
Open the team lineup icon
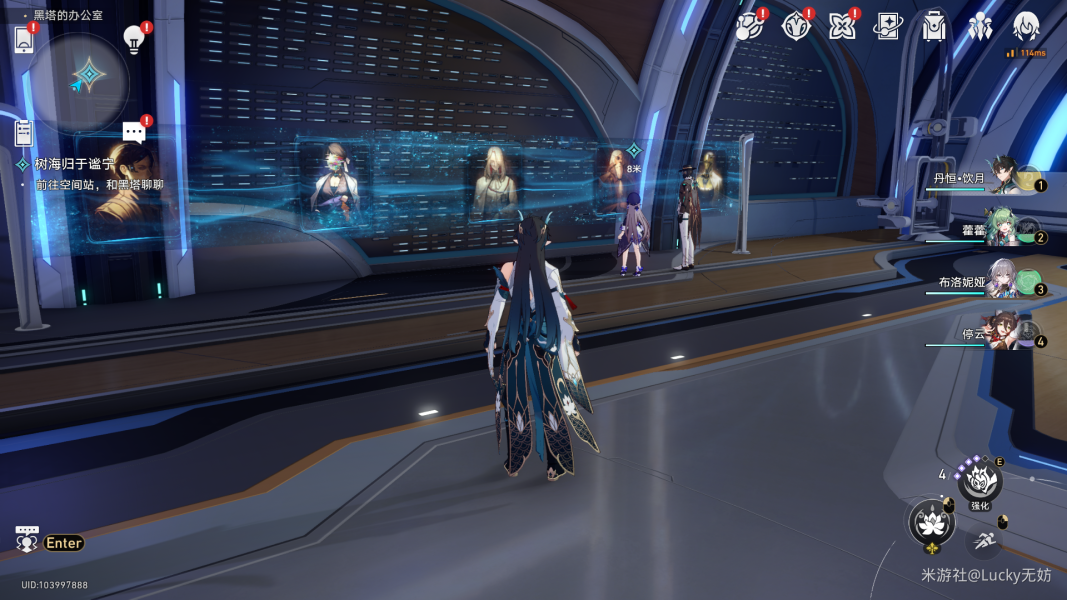pos(980,27)
